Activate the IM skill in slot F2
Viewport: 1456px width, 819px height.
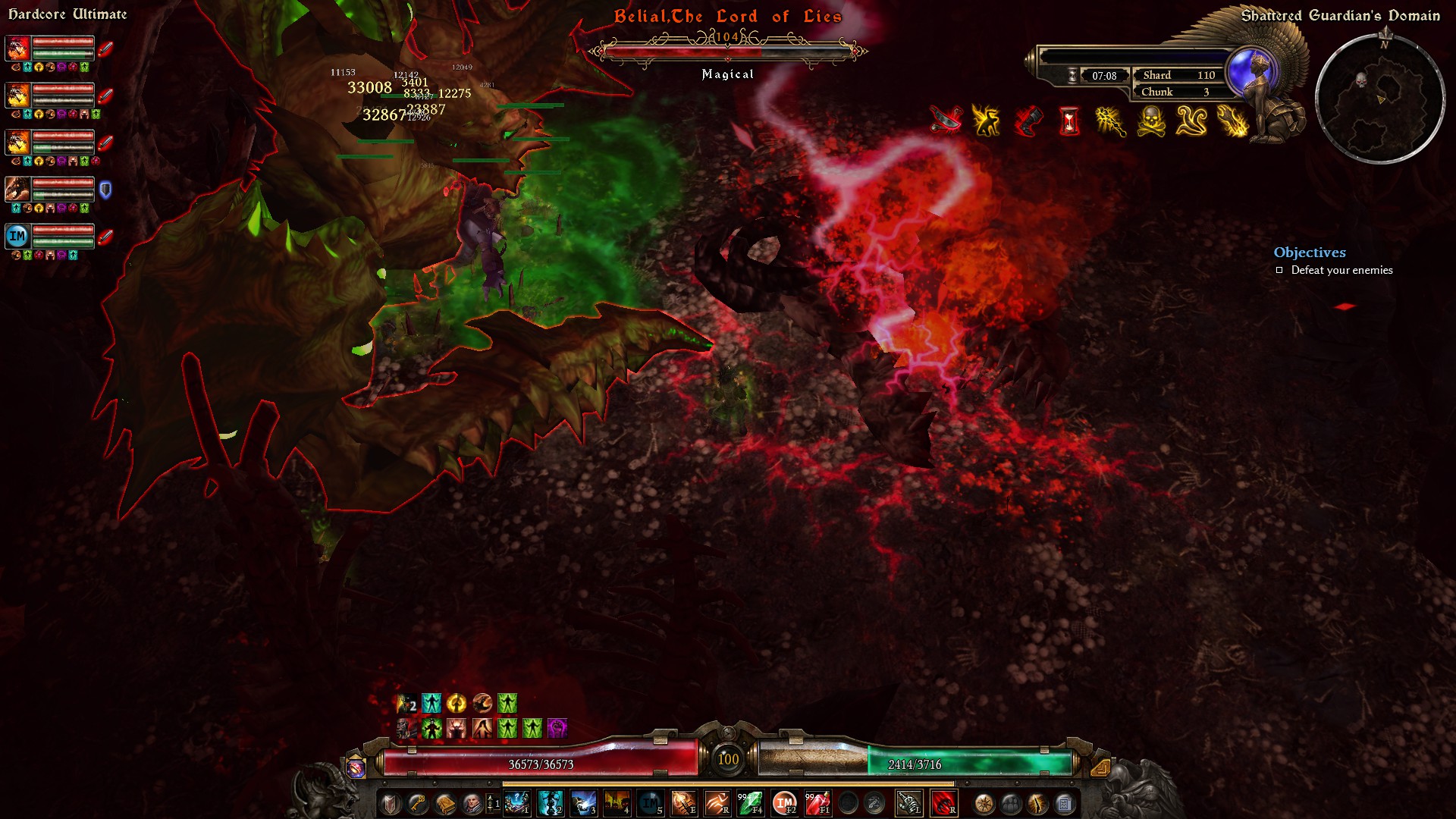[784, 803]
